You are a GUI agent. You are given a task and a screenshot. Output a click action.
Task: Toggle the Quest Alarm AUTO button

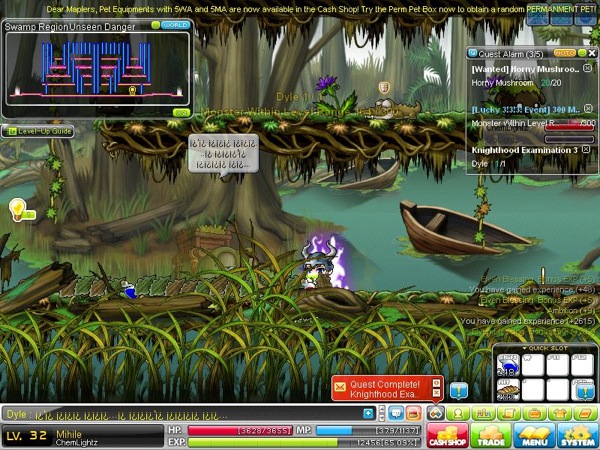[x=564, y=52]
